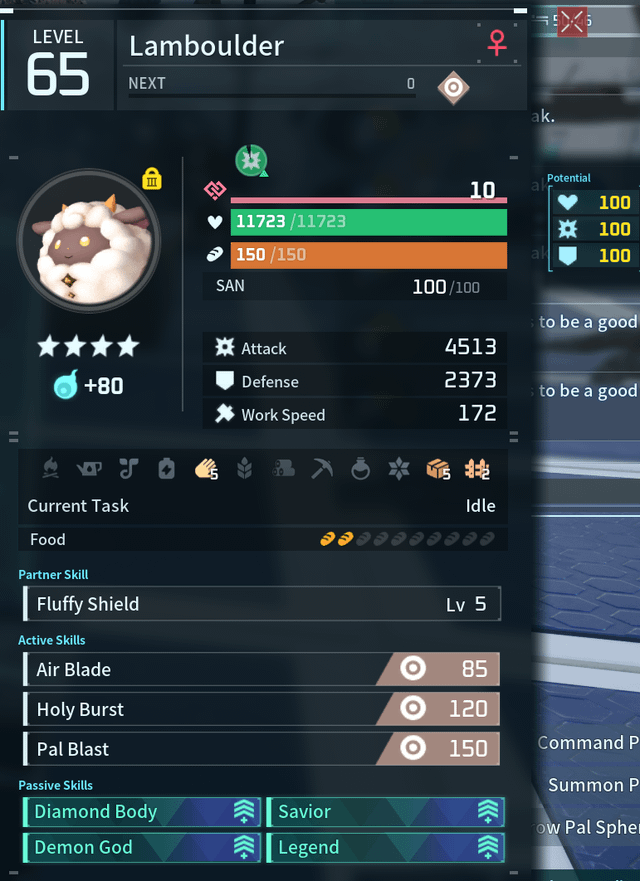Image resolution: width=640 pixels, height=881 pixels.
Task: Click the green element badge above health
Action: point(249,159)
